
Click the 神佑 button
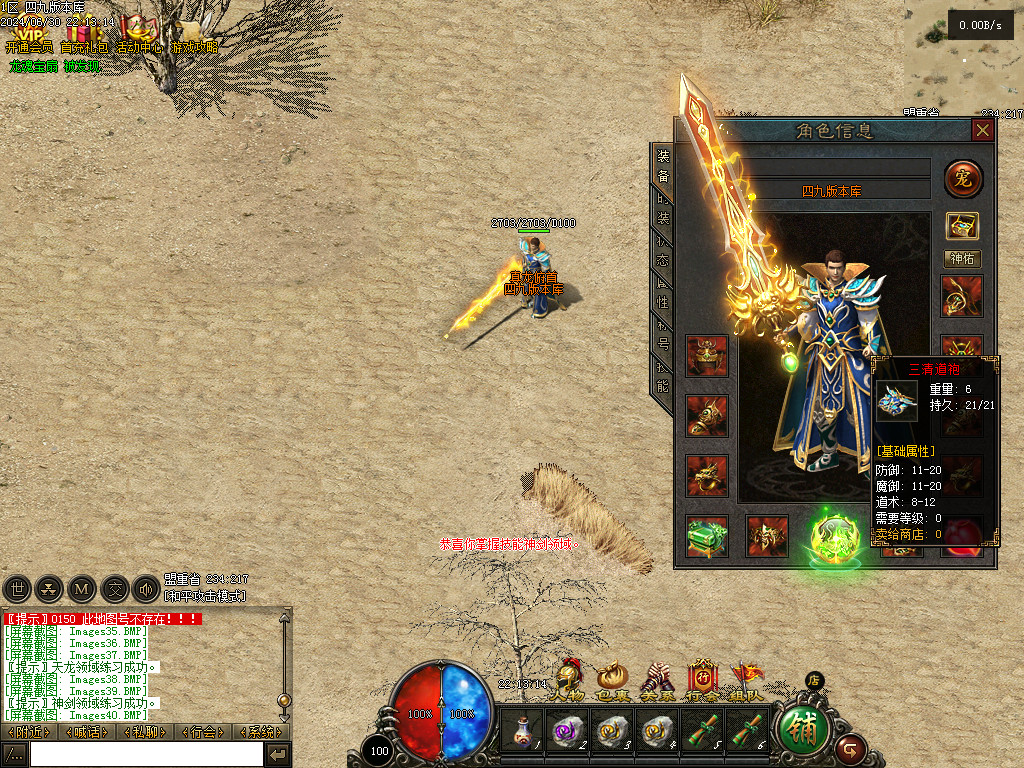tap(963, 259)
